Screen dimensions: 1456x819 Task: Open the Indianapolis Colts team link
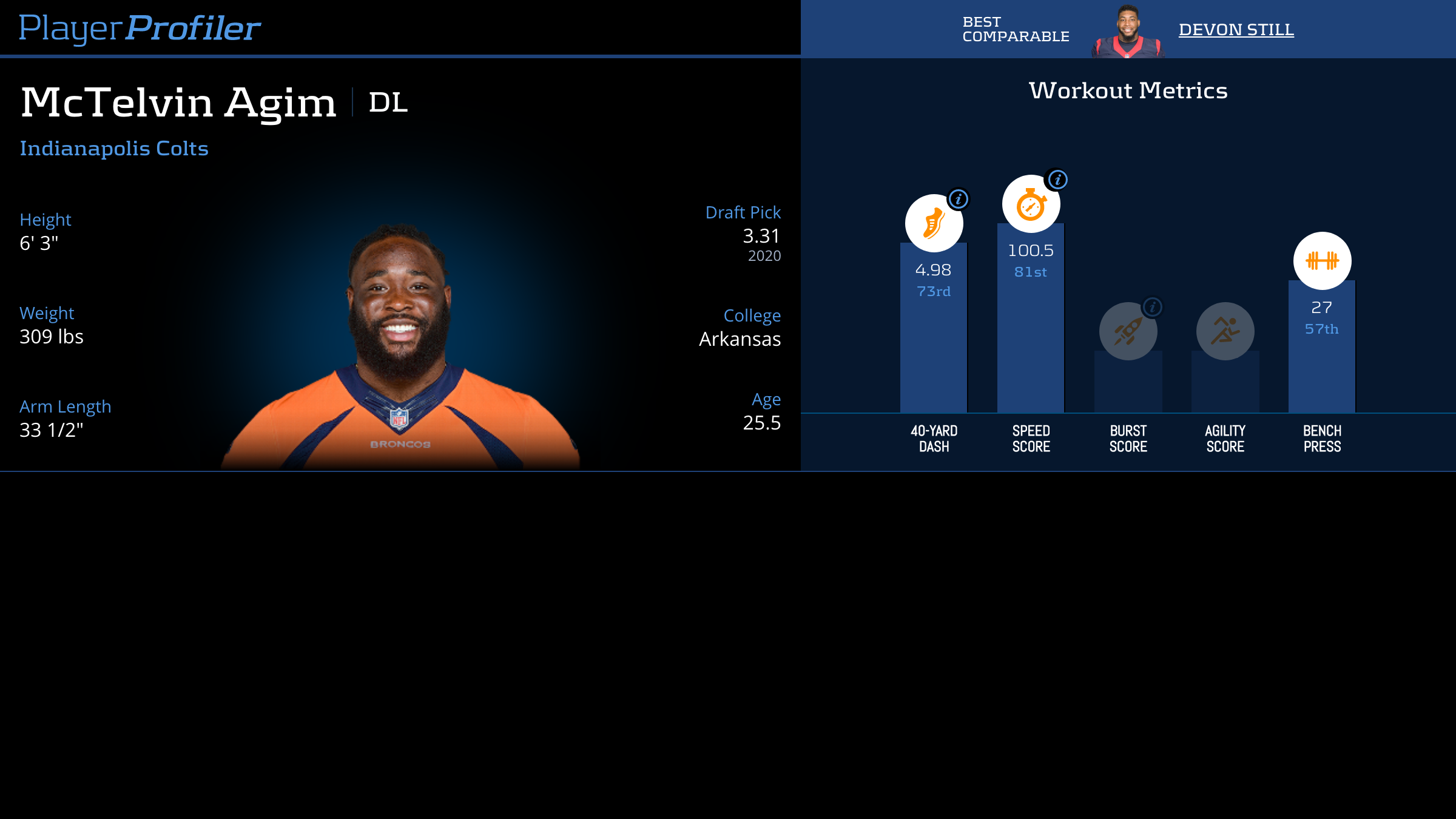(114, 149)
